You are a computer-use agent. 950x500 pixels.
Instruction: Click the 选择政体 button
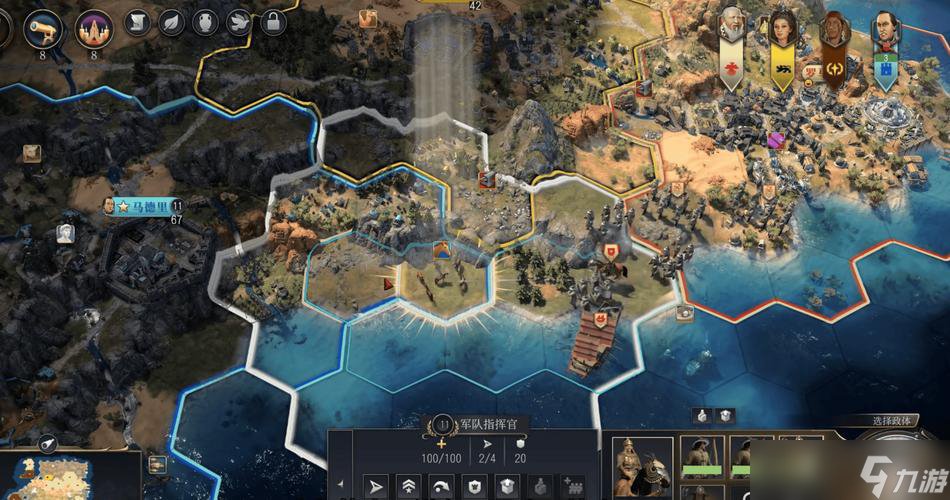point(891,421)
